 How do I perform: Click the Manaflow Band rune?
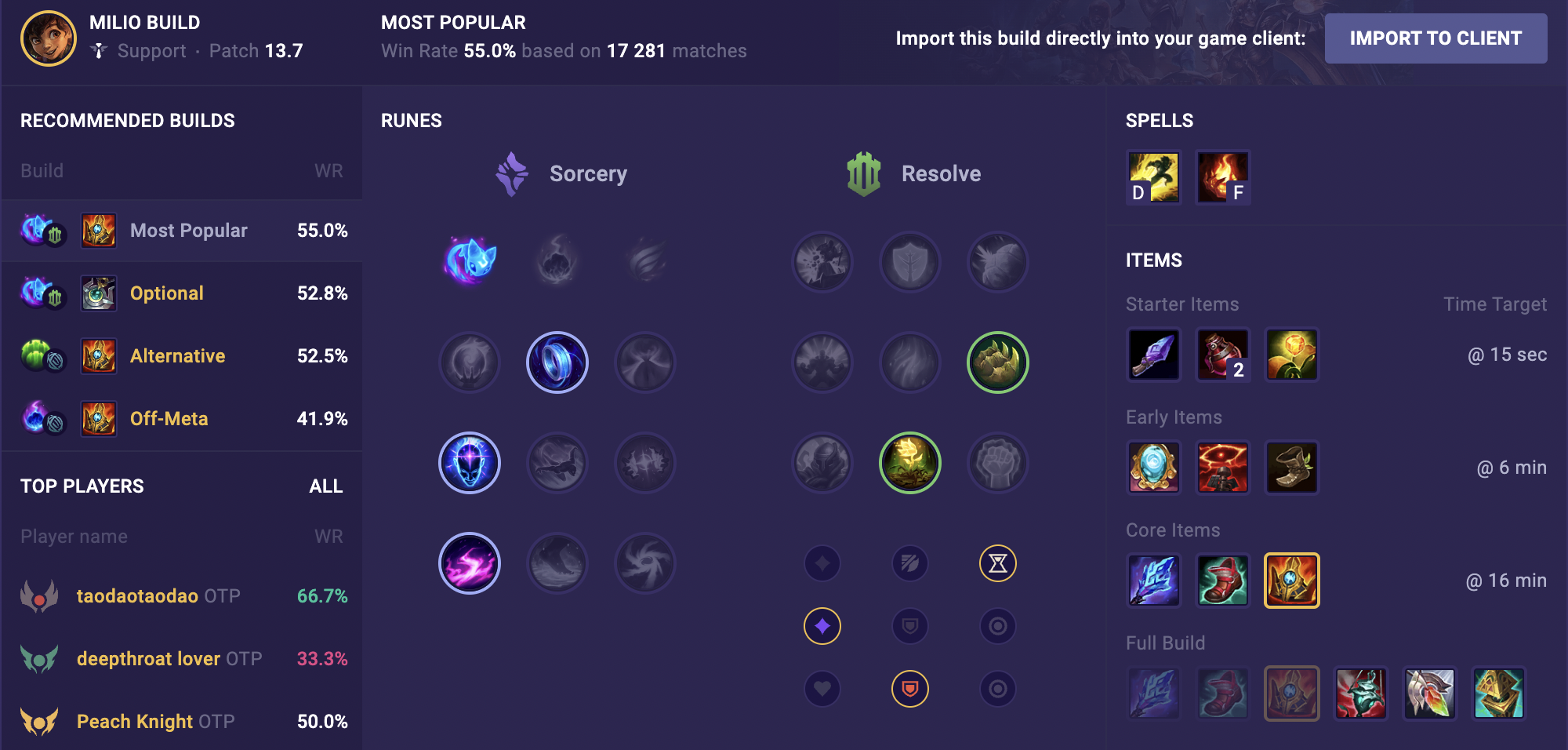pos(557,362)
